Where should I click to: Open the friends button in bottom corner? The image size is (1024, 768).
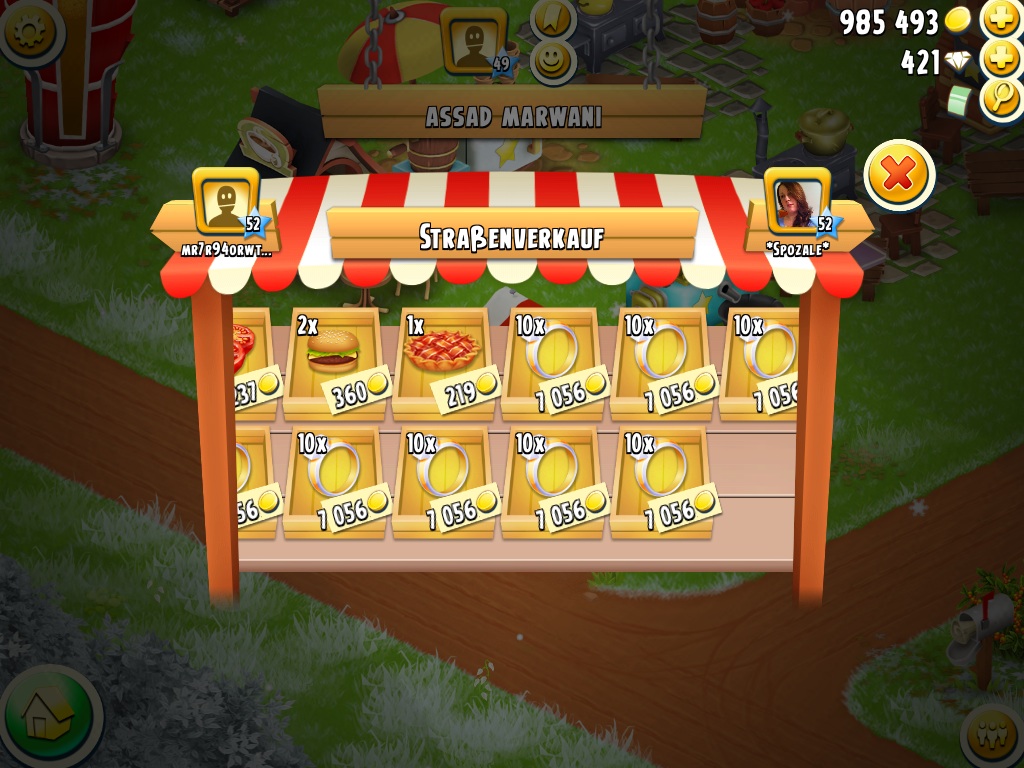coord(994,738)
